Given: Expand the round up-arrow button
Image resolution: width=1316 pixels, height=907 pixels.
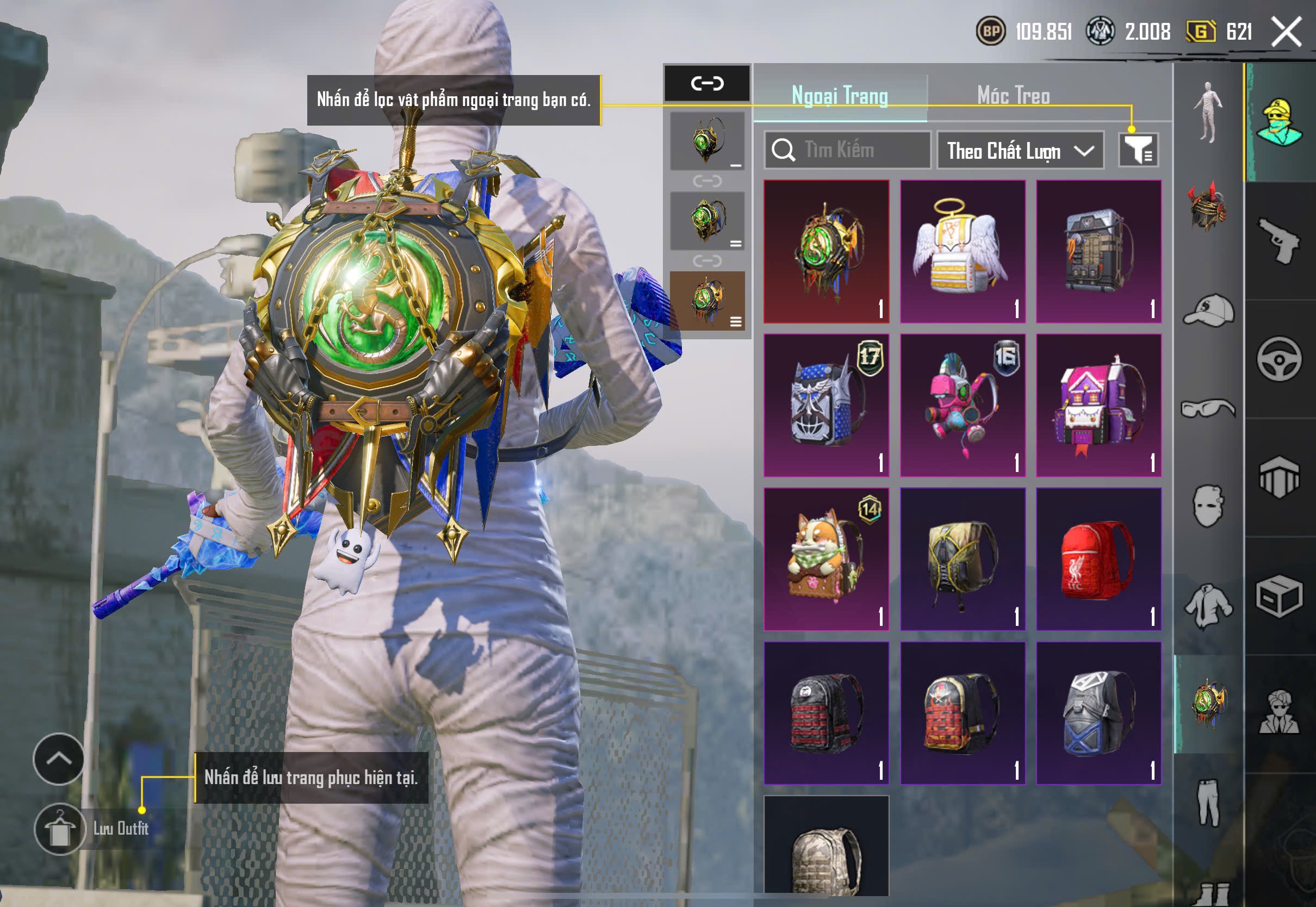Looking at the screenshot, I should tap(59, 759).
